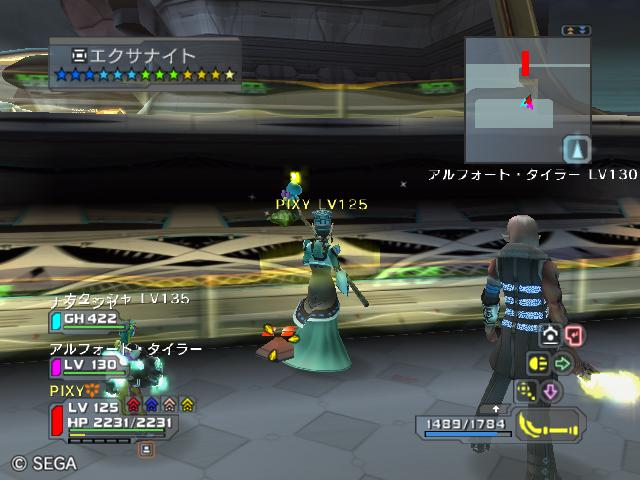This screenshot has height=480, width=640.
Task: Click the yellow chevron buff status icon
Action: pyautogui.click(x=188, y=405)
